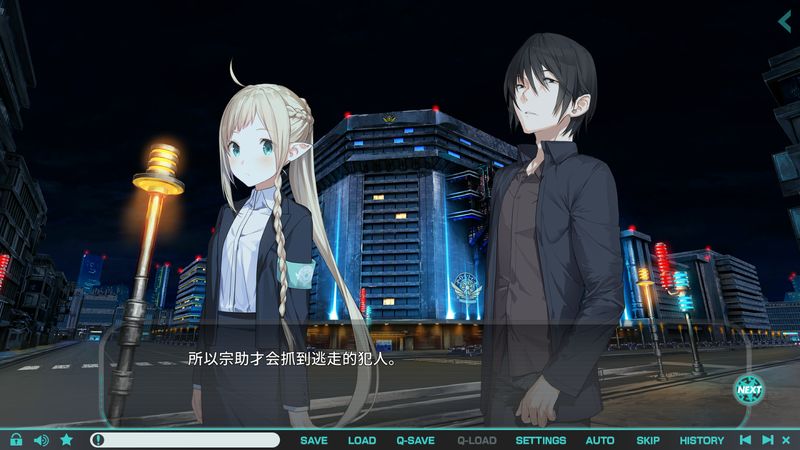The image size is (800, 450).
Task: Click the teal arrow in the top corner
Action: (x=784, y=22)
